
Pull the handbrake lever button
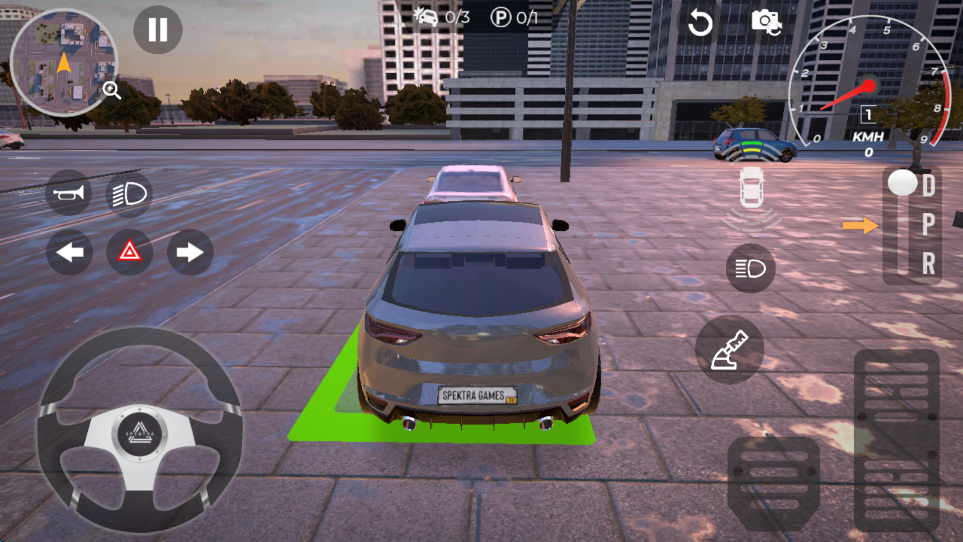pyautogui.click(x=730, y=350)
